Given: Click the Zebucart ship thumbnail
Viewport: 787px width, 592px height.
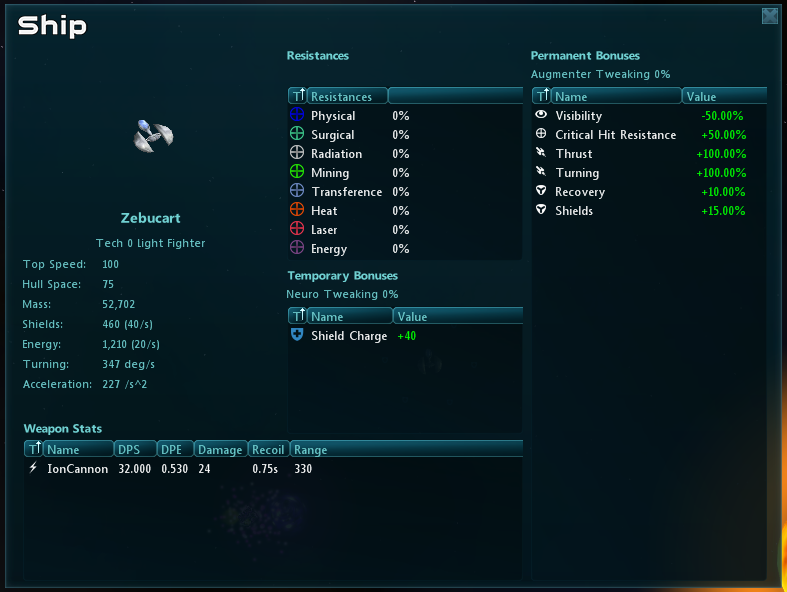Looking at the screenshot, I should [153, 136].
